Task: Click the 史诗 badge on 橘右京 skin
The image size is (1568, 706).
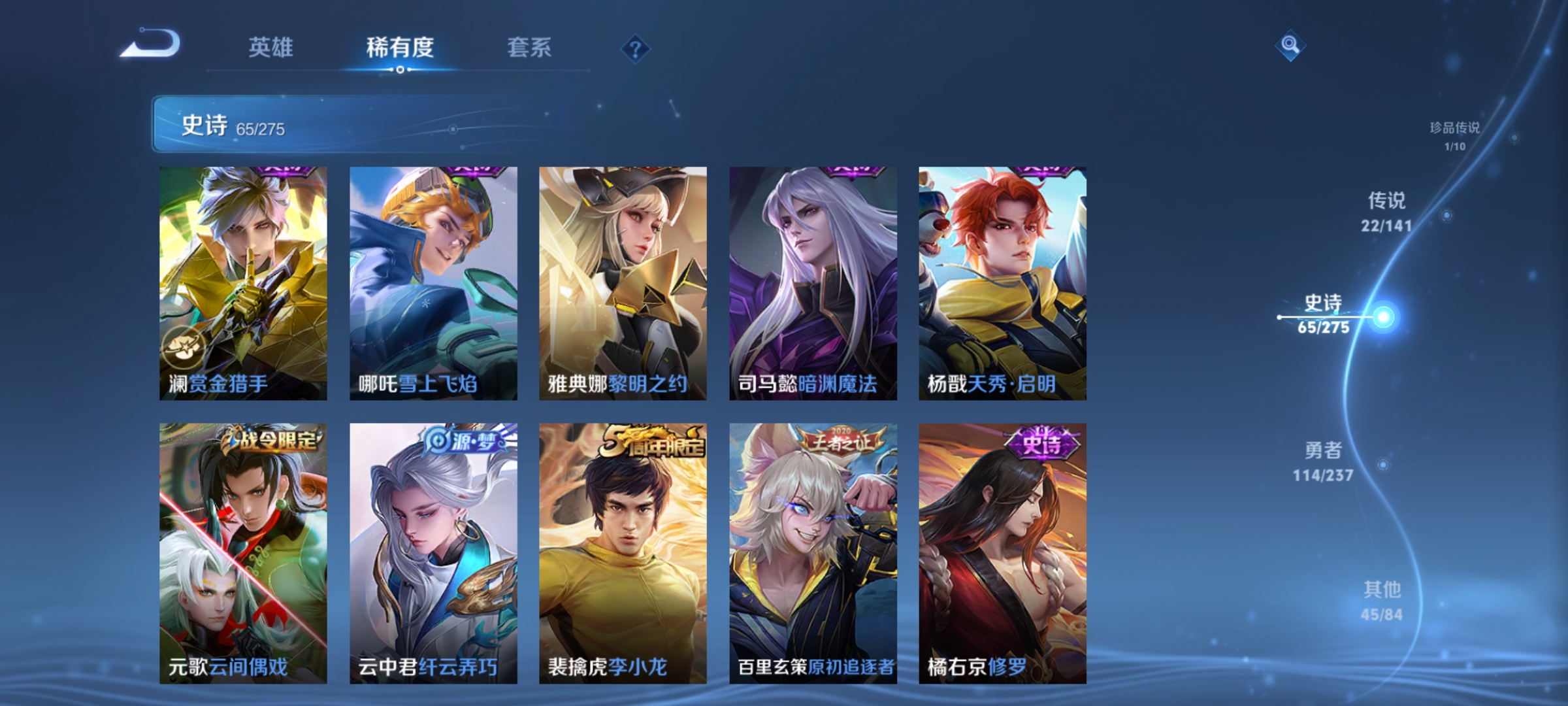Action: click(x=1042, y=443)
